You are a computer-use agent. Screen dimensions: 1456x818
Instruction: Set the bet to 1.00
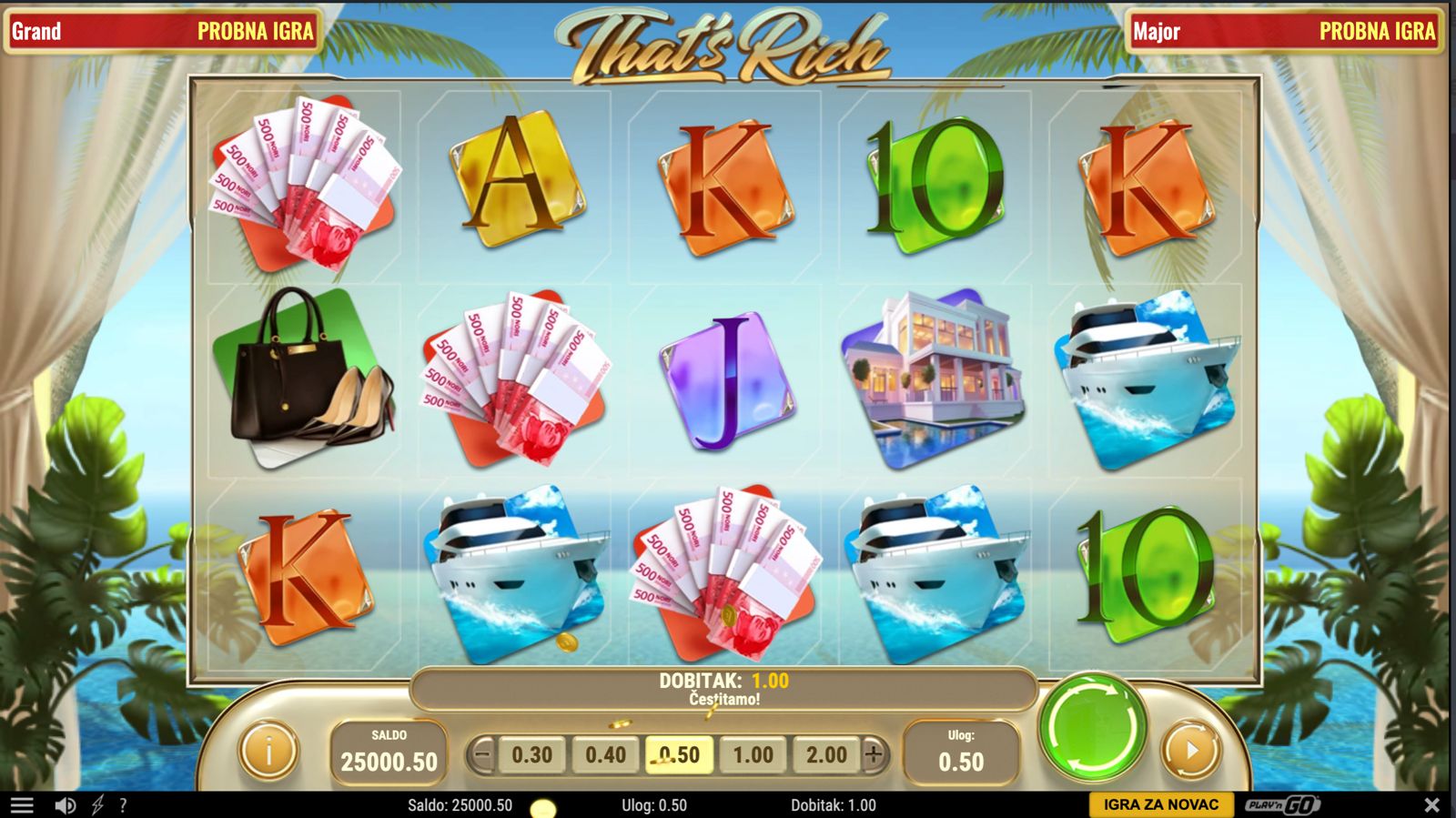[753, 755]
